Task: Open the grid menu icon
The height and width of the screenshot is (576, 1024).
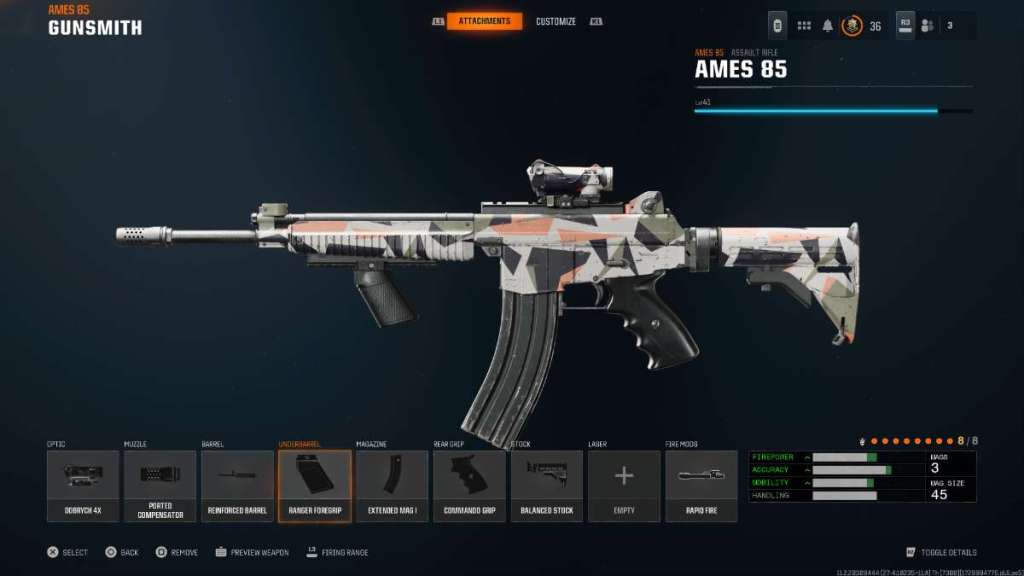Action: [x=803, y=25]
